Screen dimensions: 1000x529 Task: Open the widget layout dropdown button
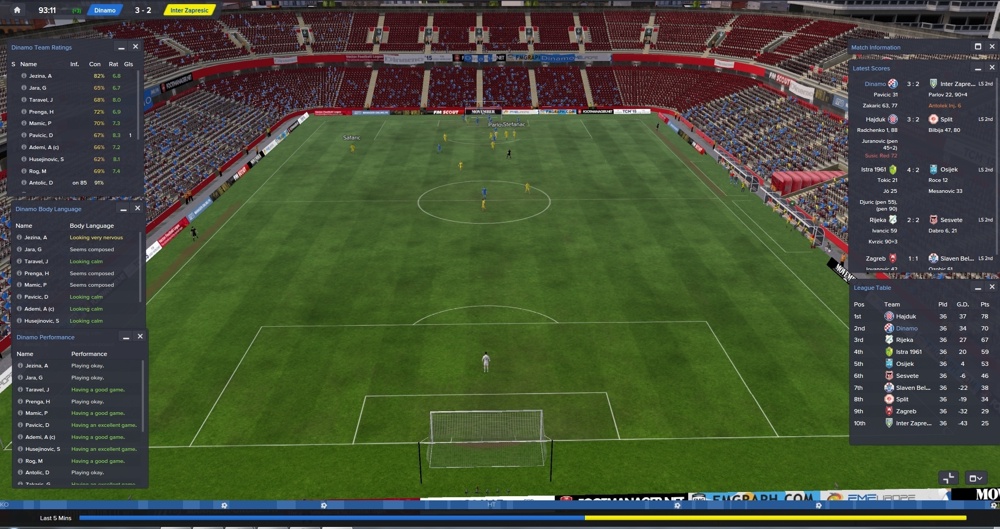[976, 478]
